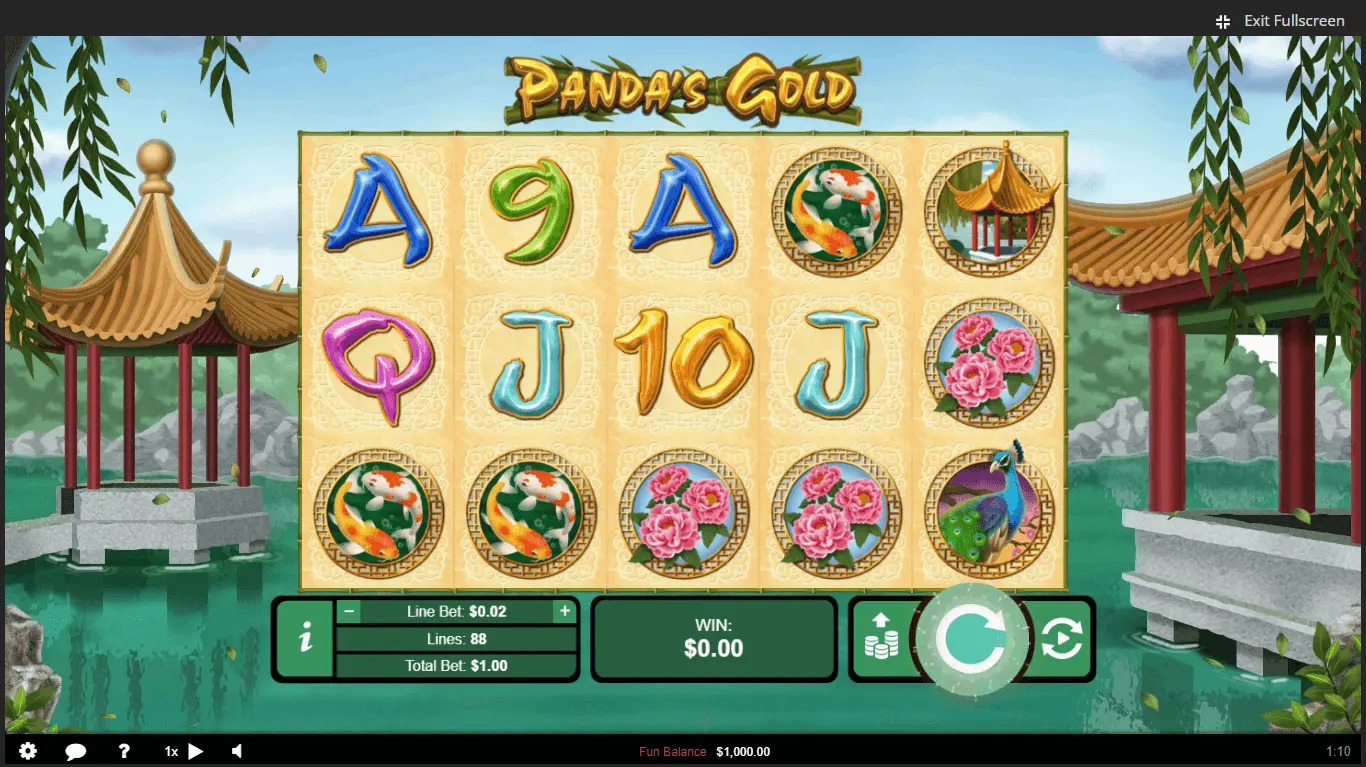Click Exit Fullscreen

pyautogui.click(x=1281, y=21)
